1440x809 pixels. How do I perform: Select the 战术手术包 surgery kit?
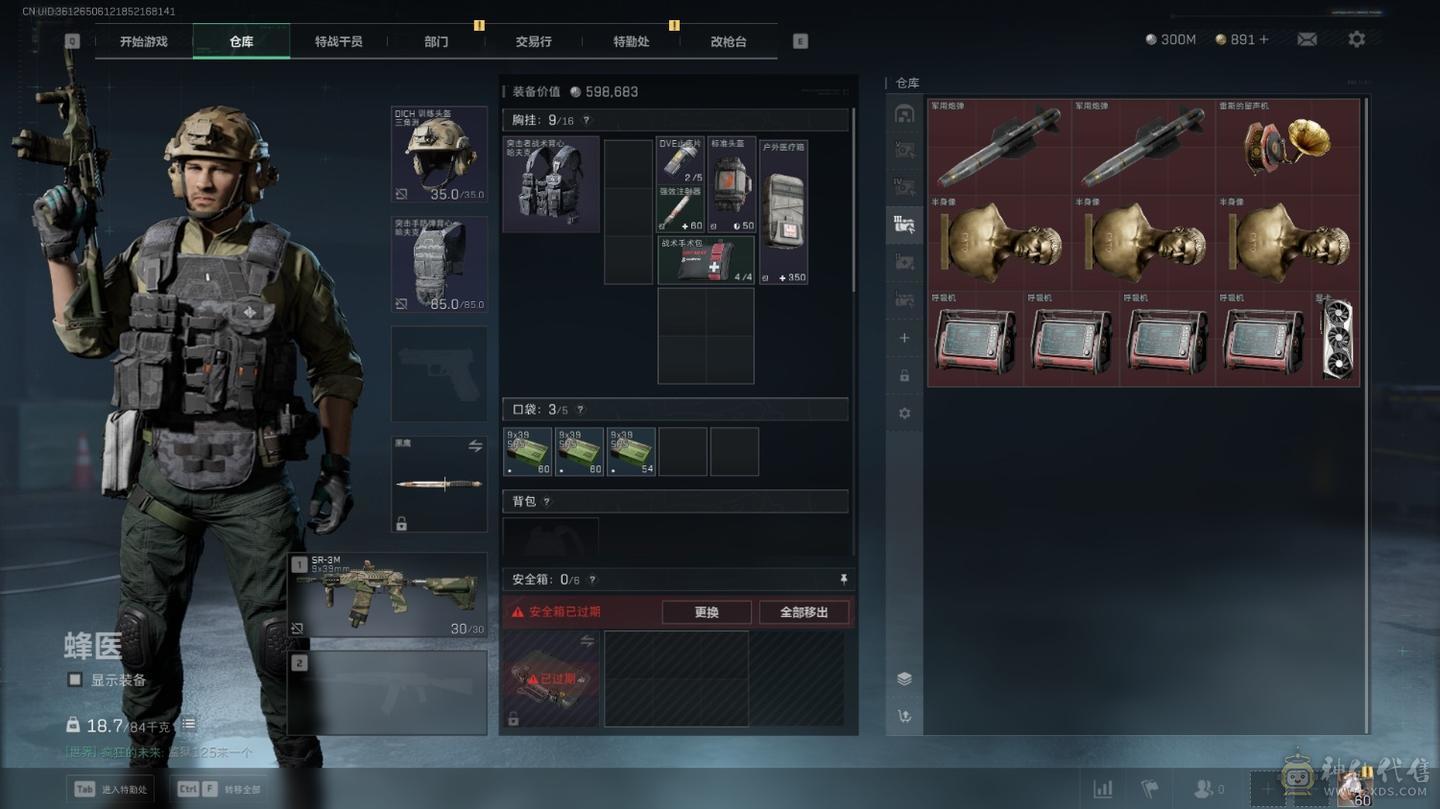click(x=705, y=260)
